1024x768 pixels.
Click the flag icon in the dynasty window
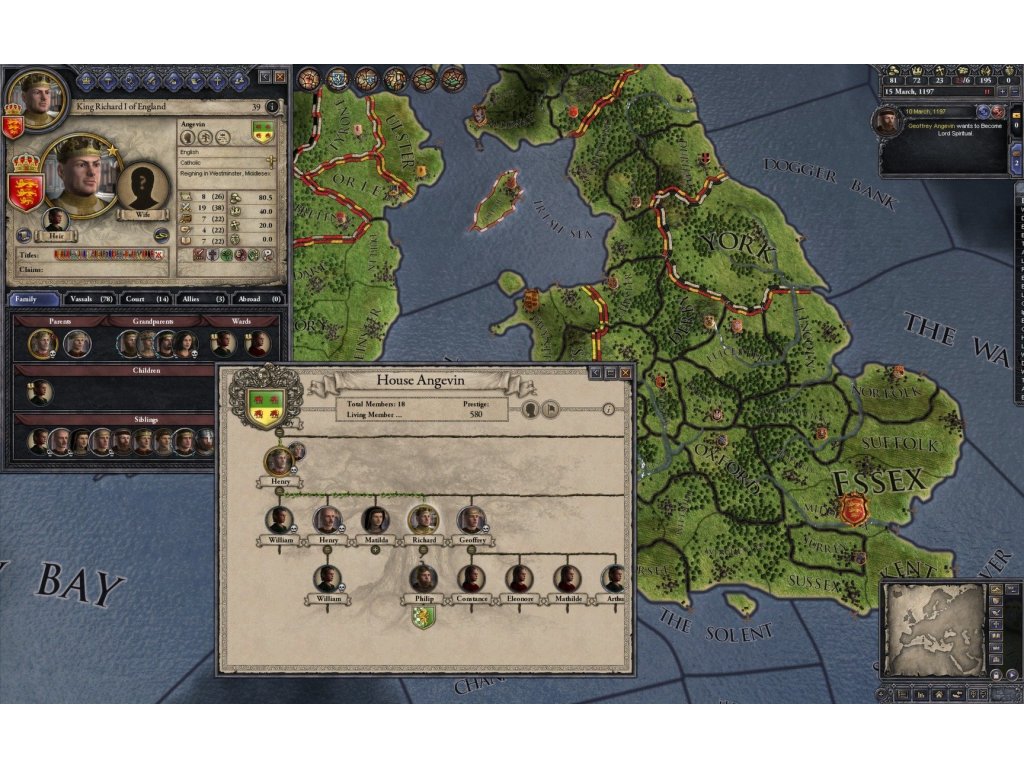click(549, 409)
